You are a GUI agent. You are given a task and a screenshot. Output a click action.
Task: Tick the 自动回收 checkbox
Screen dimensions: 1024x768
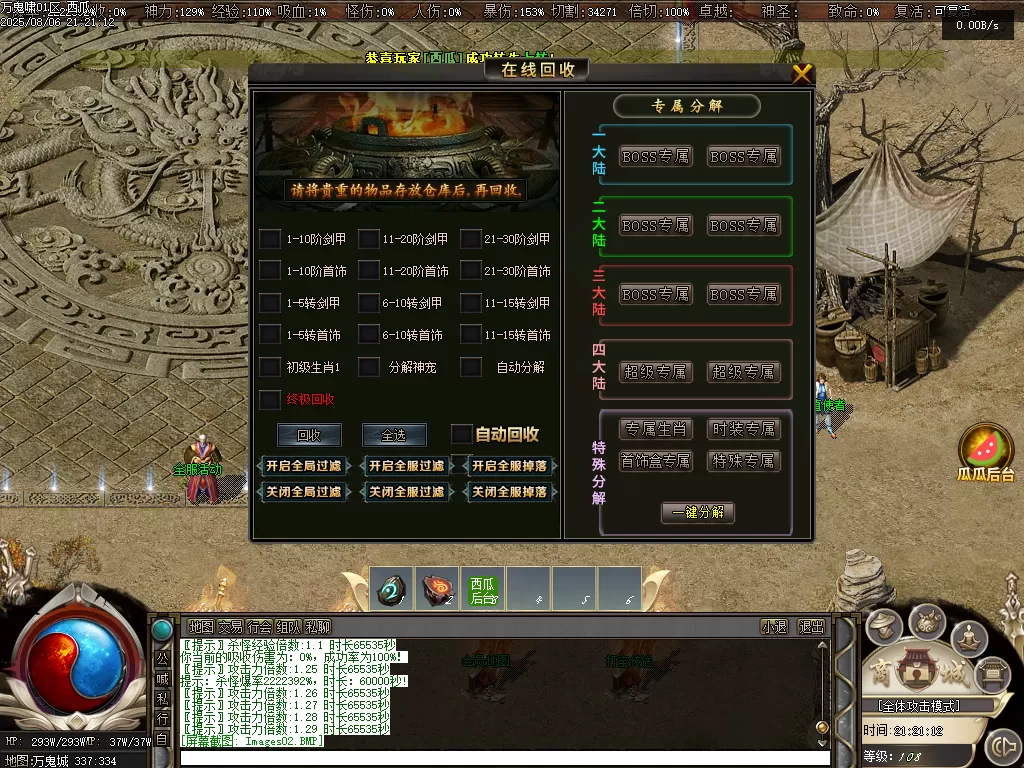(x=461, y=434)
